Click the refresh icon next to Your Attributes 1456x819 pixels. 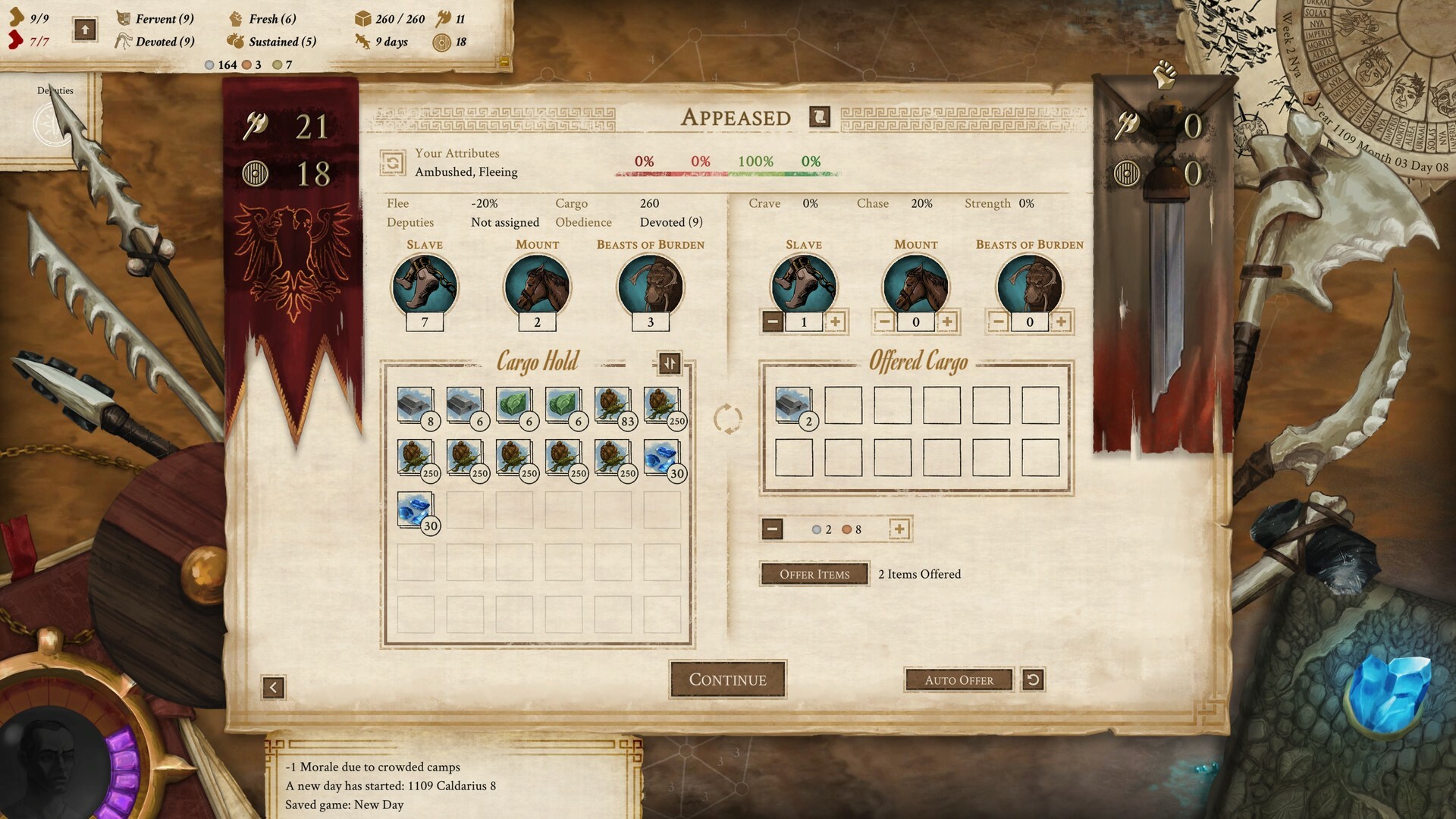click(395, 162)
